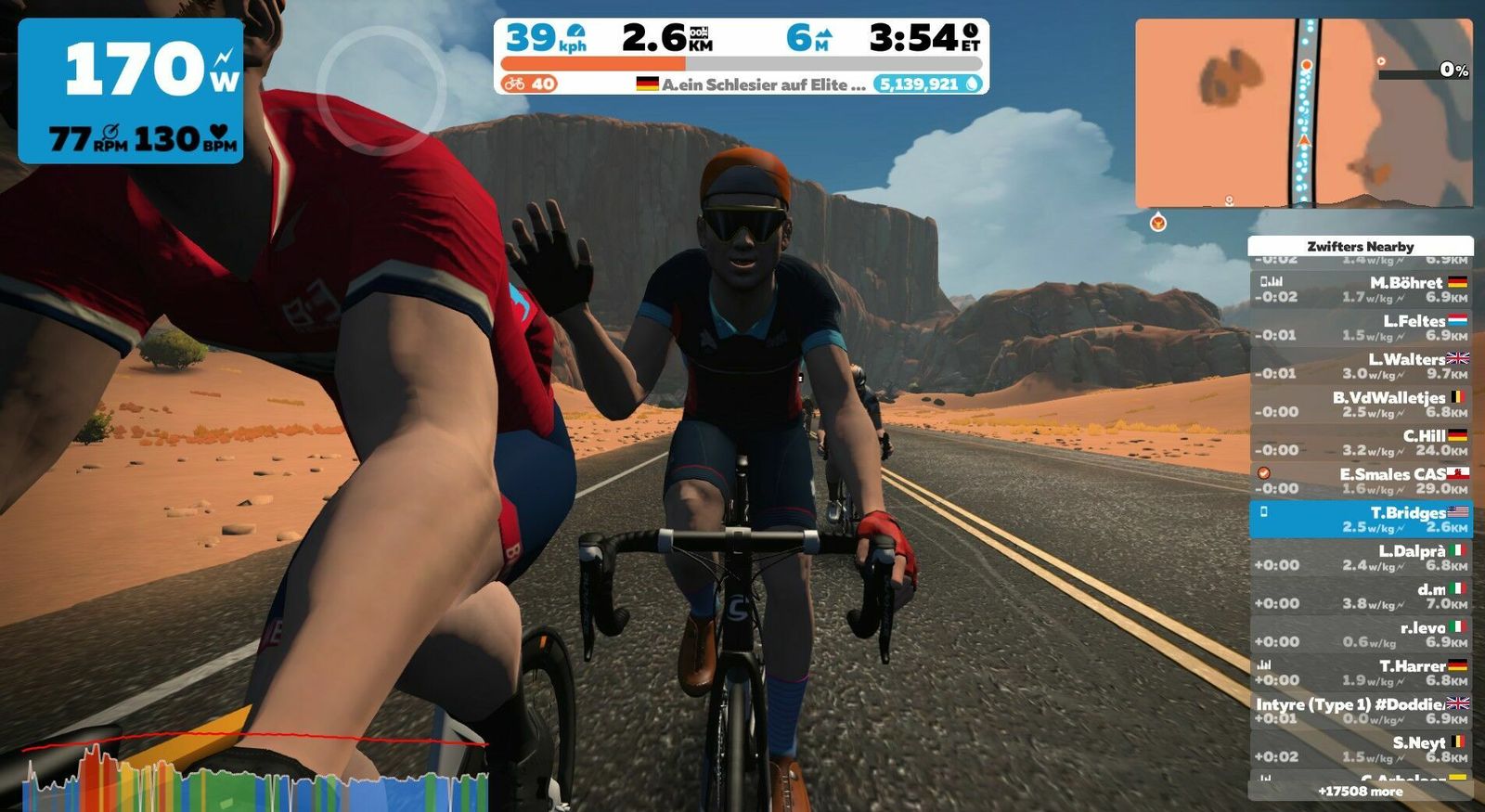Select T.Harrer from Zwifters Nearby
Viewport: 1485px width, 812px height.
[x=1361, y=673]
